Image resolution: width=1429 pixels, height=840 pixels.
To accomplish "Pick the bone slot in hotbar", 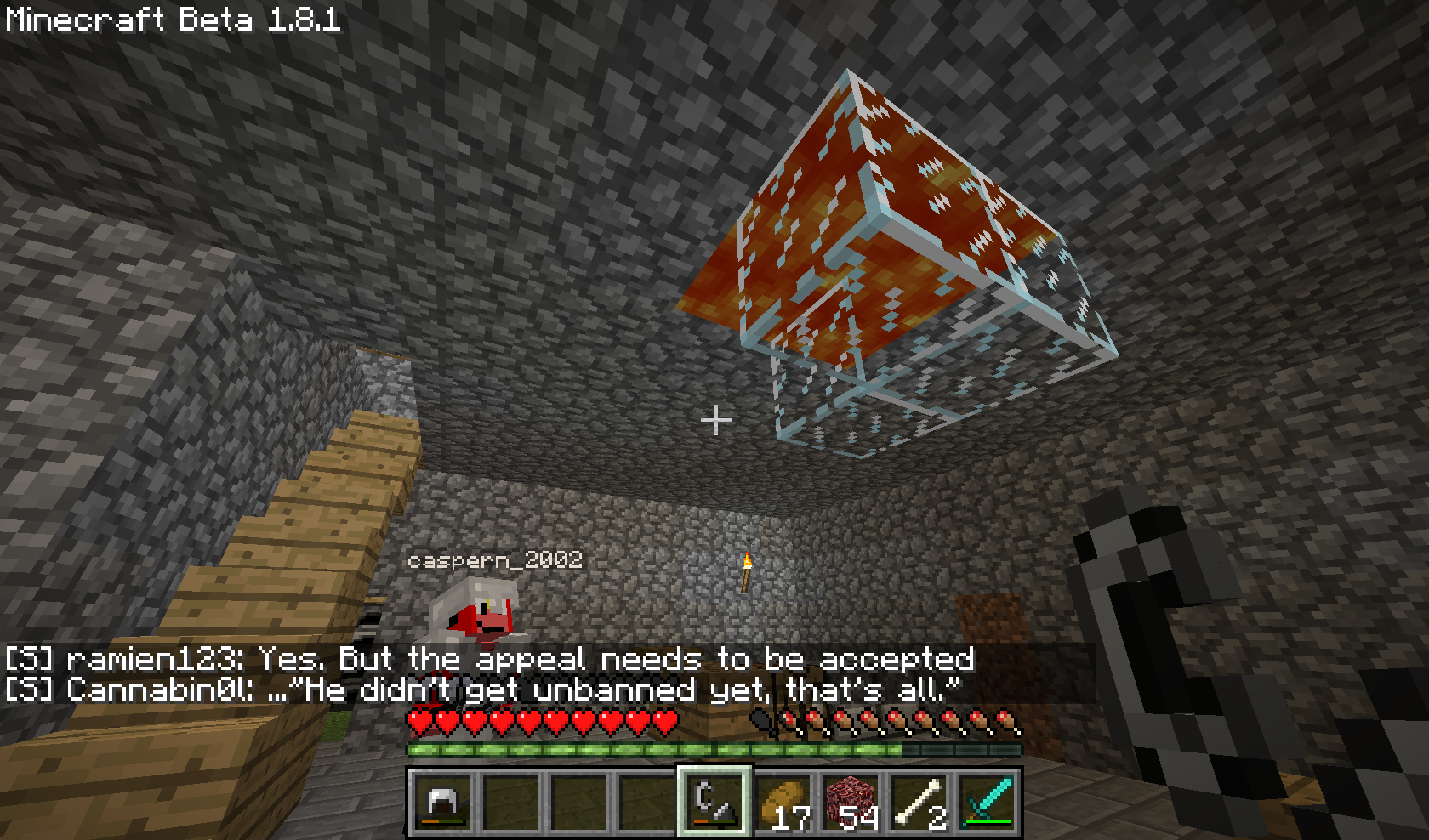I will pos(919,802).
